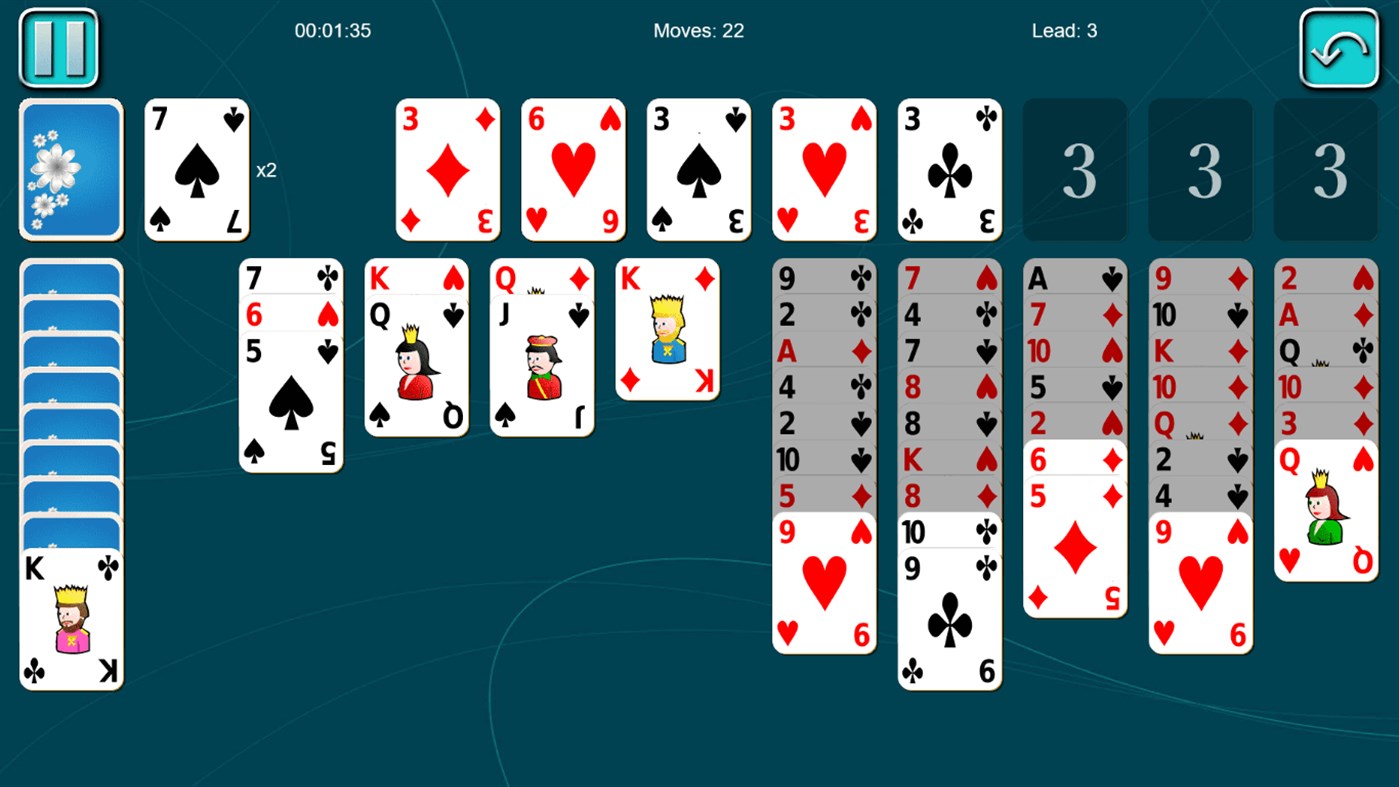Image resolution: width=1399 pixels, height=787 pixels.
Task: Tap the 5 of Spades card
Action: tap(291, 400)
